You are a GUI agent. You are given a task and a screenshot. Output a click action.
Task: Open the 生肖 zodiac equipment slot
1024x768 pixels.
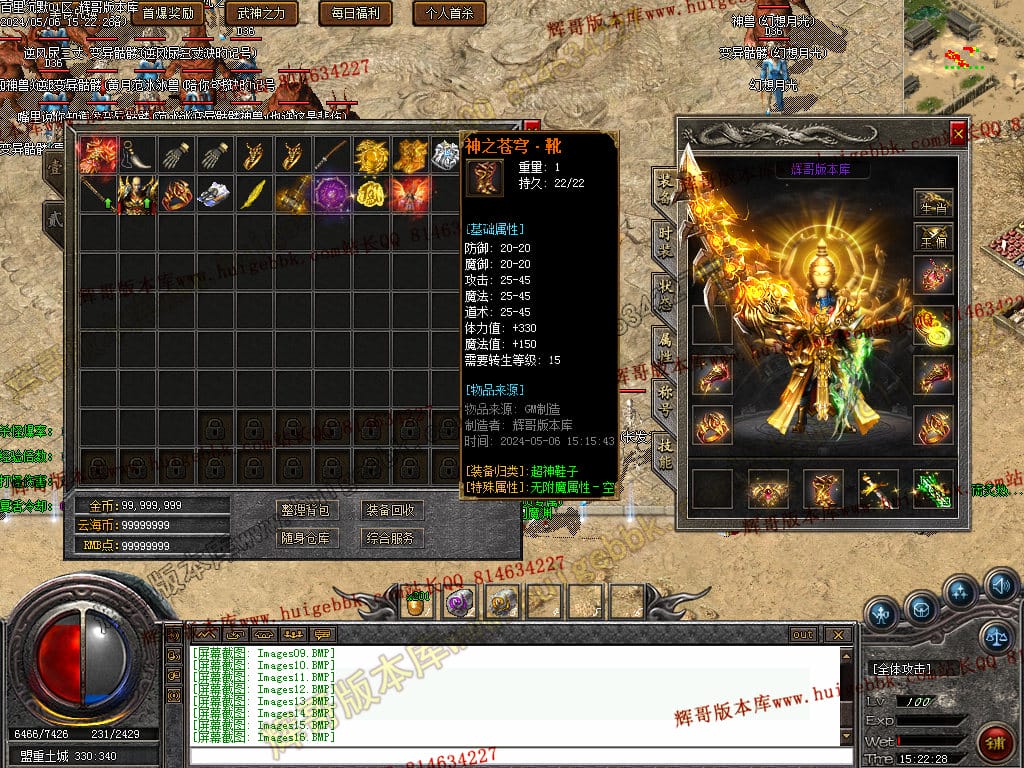click(932, 203)
